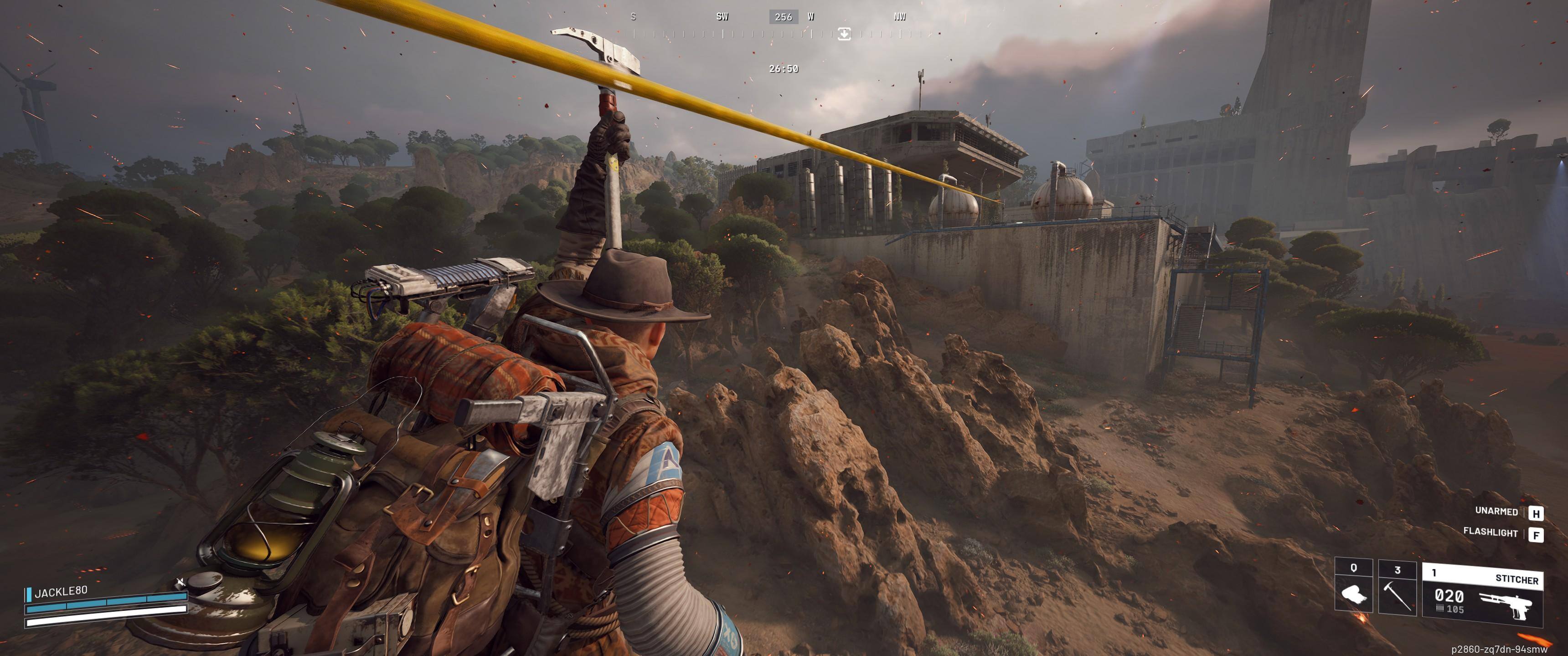This screenshot has width=1568, height=656.
Task: Select the Stitcher weapon slot
Action: [1482, 595]
